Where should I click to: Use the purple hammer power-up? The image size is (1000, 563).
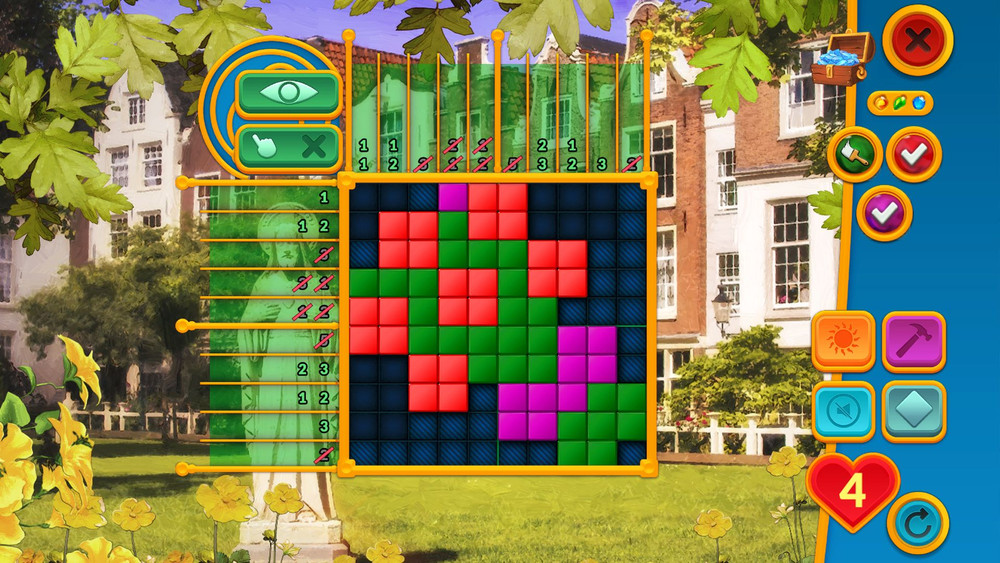(x=914, y=342)
